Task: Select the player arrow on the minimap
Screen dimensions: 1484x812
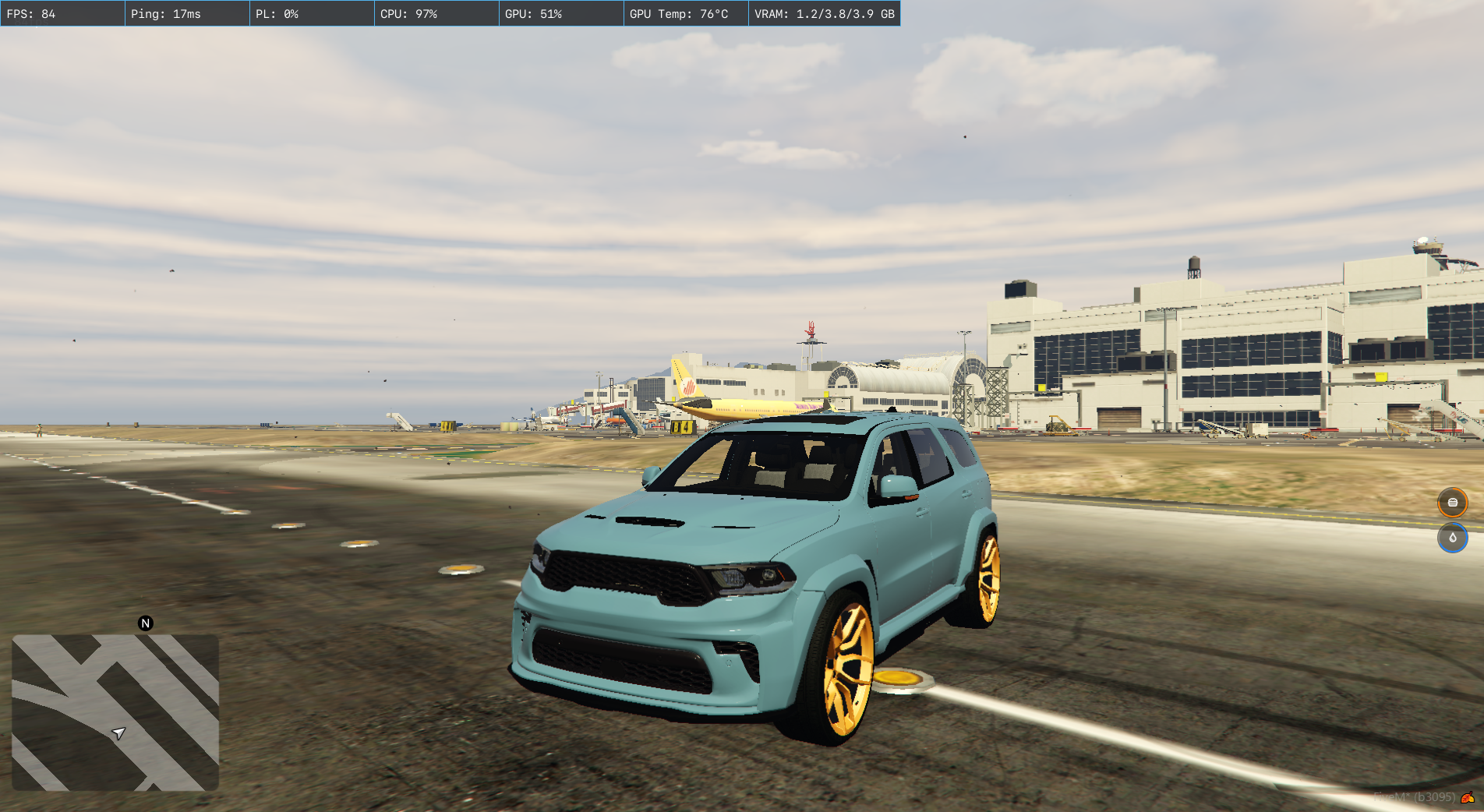Action: coord(118,733)
